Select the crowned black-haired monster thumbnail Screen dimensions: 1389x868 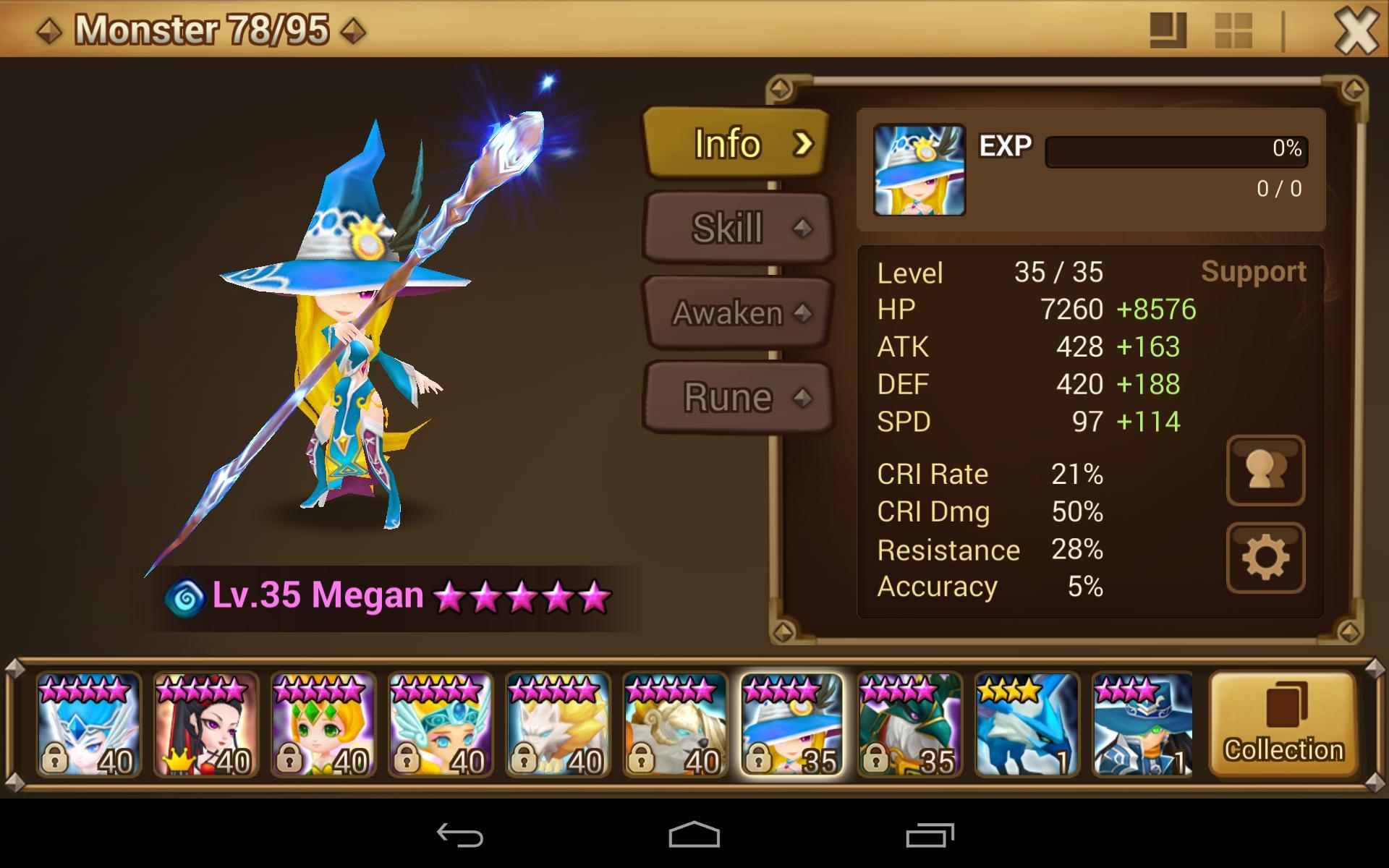click(206, 724)
